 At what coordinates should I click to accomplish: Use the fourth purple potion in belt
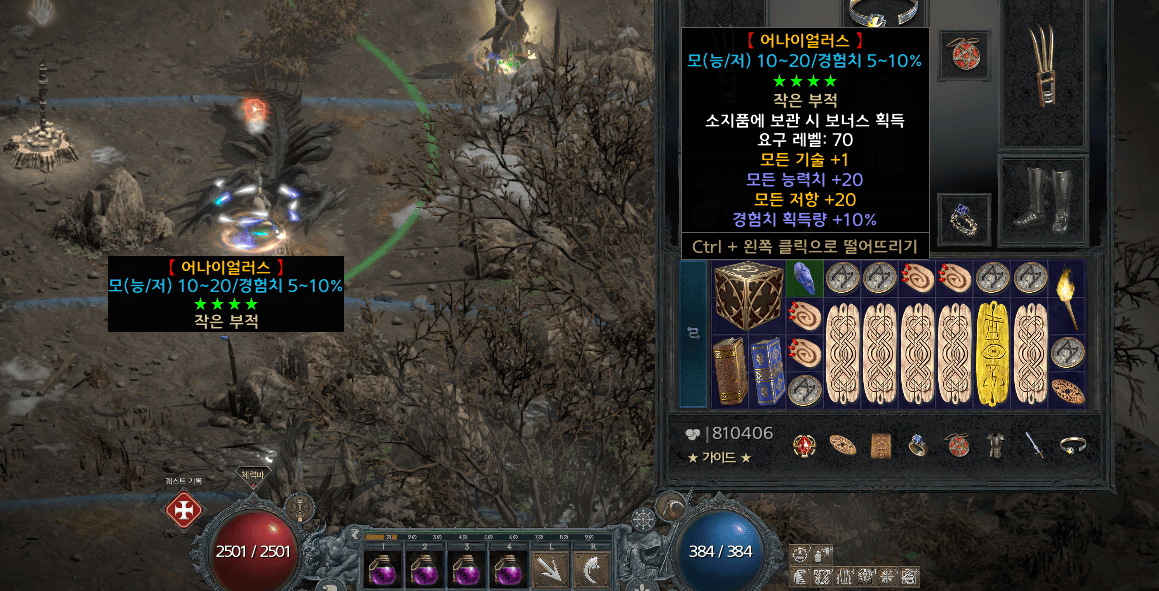506,570
